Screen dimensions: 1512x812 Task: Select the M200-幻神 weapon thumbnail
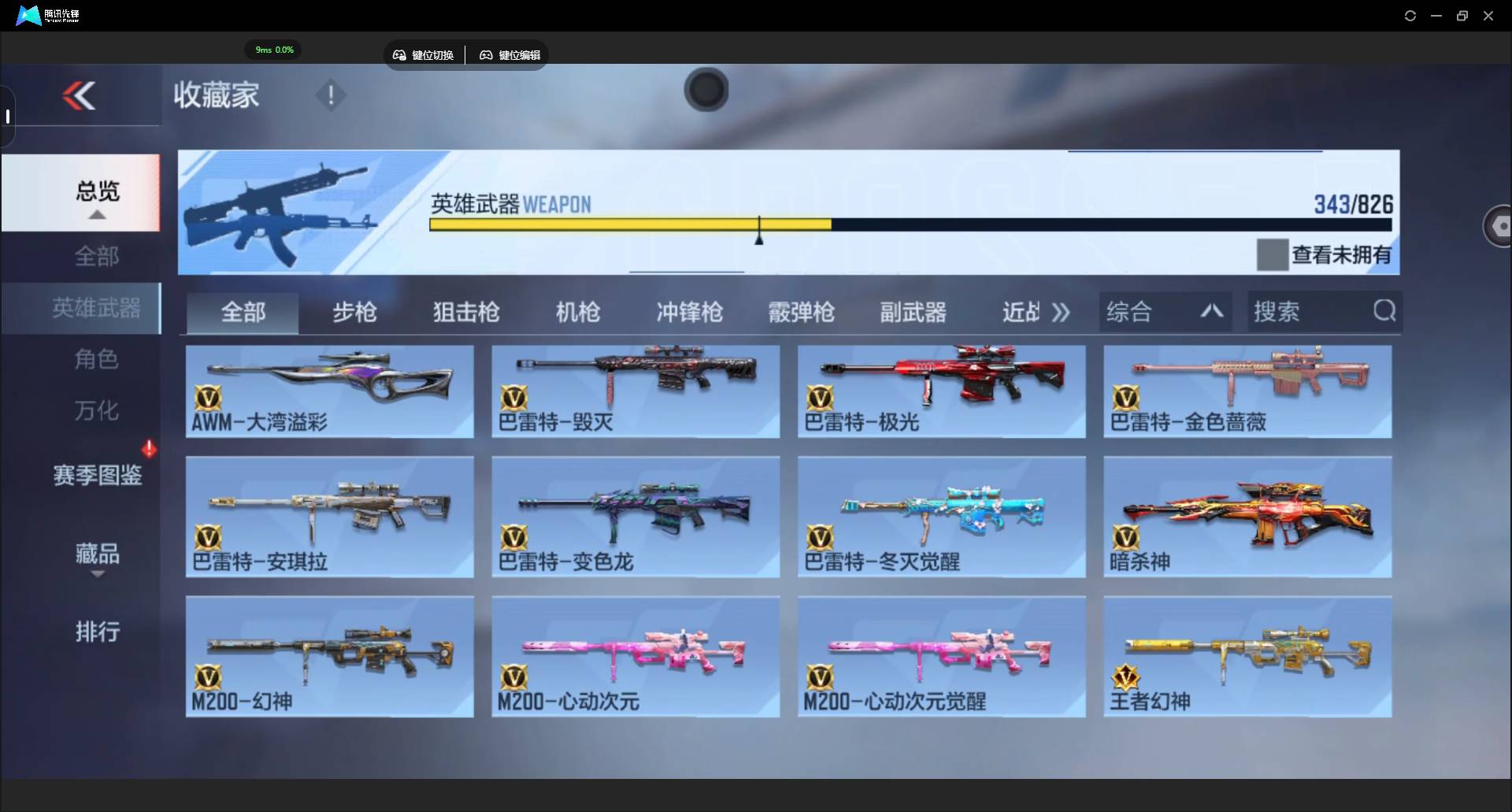point(328,656)
